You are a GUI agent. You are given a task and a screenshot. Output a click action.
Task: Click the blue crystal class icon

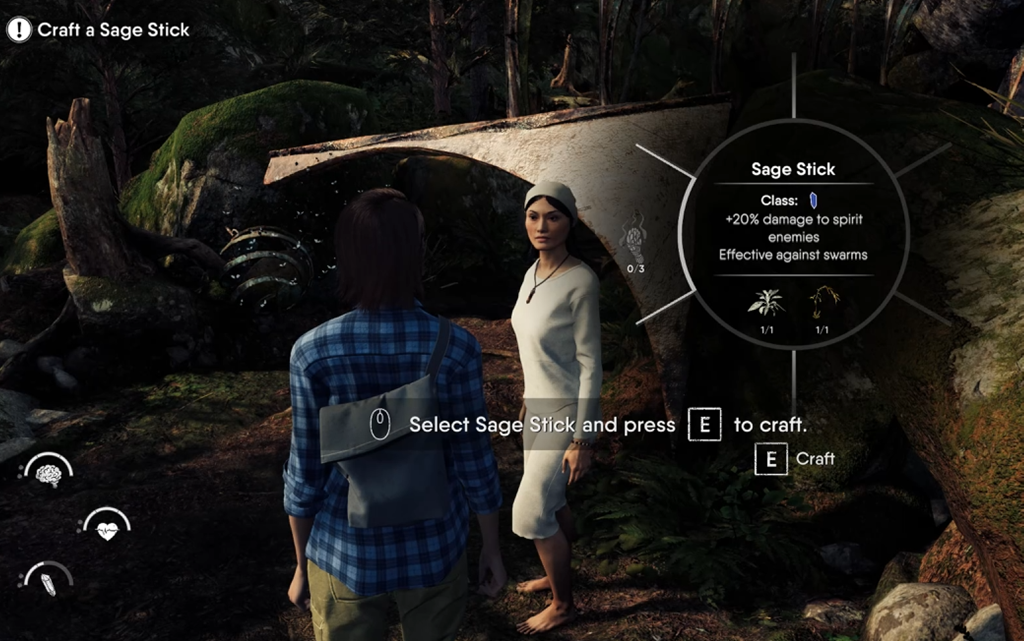[813, 200]
